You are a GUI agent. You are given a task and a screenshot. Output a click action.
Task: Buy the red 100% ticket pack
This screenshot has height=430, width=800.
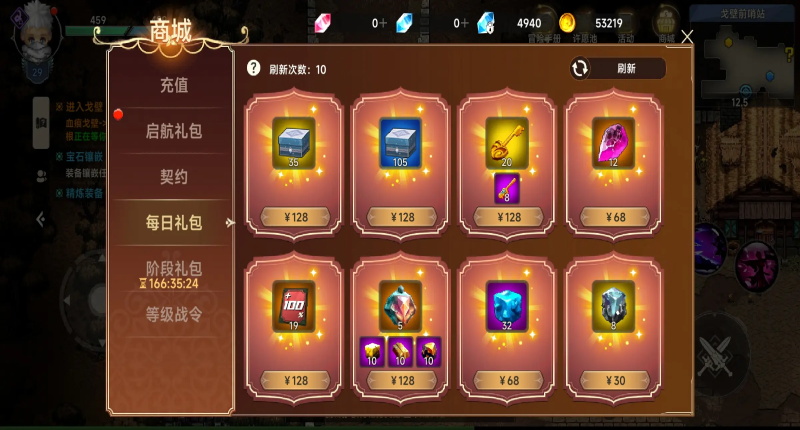(294, 380)
